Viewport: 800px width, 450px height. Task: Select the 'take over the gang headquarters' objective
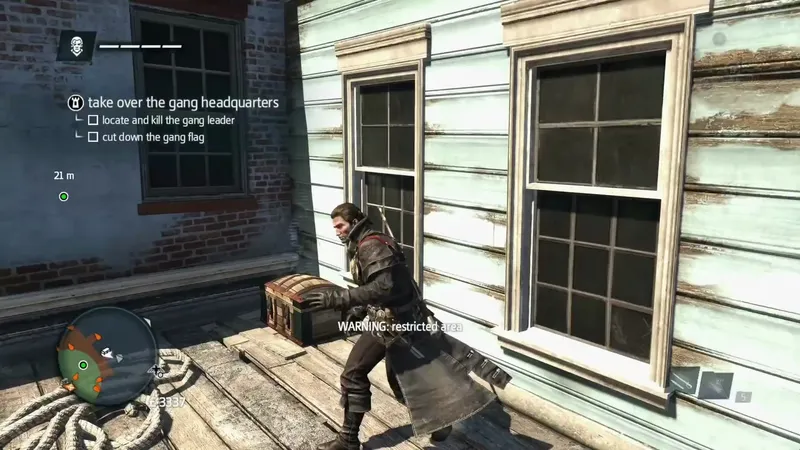pos(182,102)
